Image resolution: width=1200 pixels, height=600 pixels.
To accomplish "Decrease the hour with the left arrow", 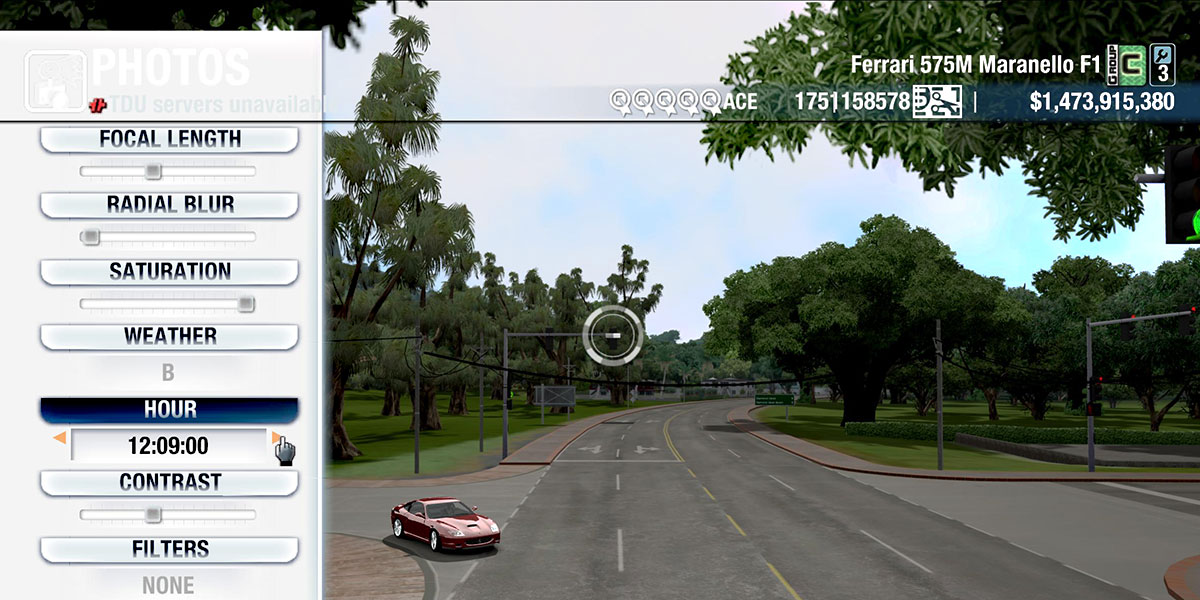I will tap(60, 438).
